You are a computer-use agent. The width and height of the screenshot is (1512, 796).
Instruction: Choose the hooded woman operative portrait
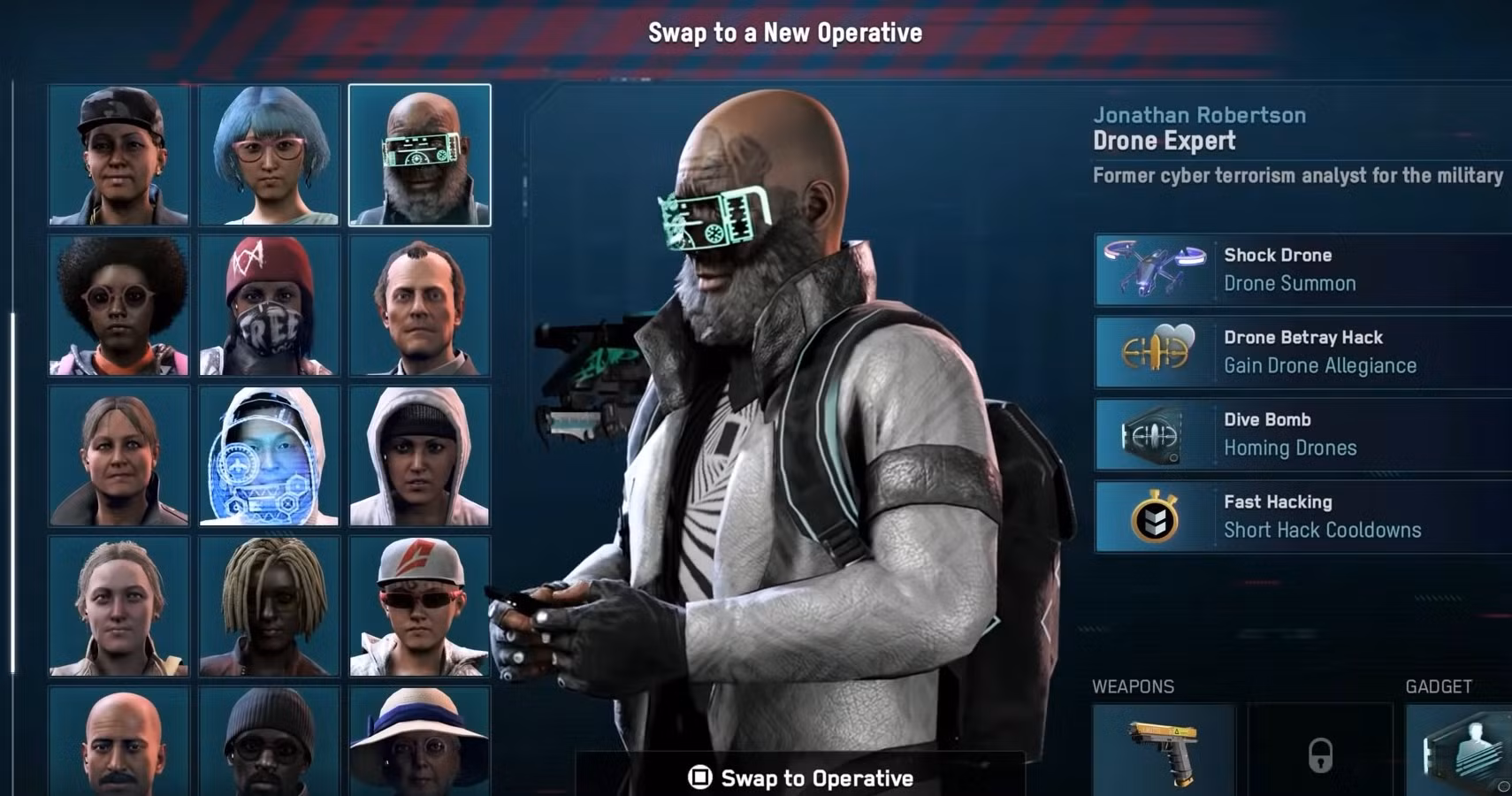pos(420,455)
